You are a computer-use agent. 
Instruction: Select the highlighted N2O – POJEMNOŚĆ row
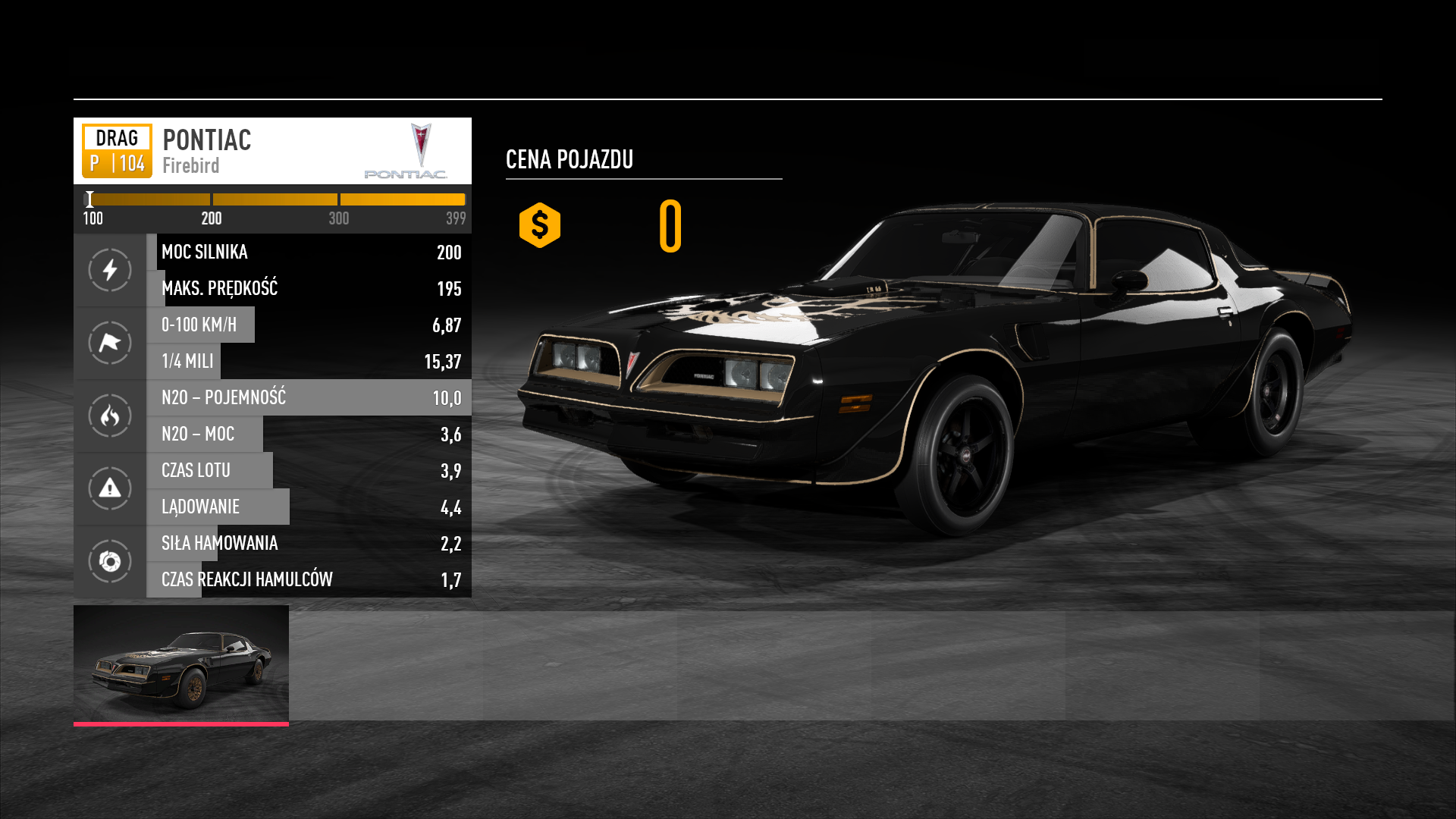tap(309, 397)
